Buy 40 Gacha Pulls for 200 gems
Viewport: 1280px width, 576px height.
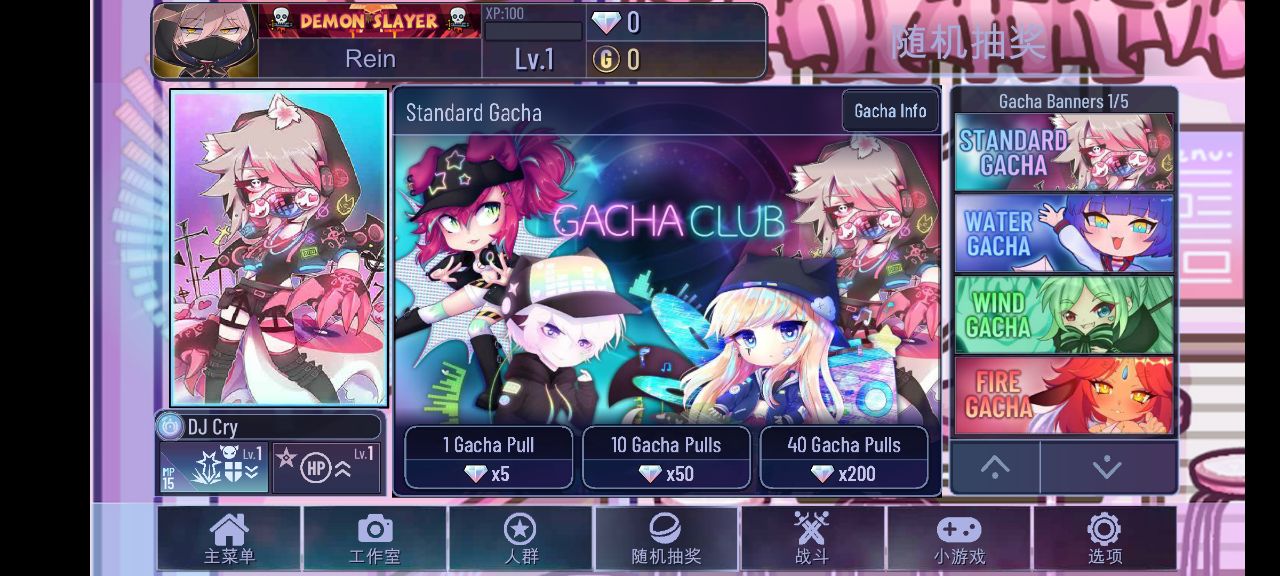(x=844, y=458)
